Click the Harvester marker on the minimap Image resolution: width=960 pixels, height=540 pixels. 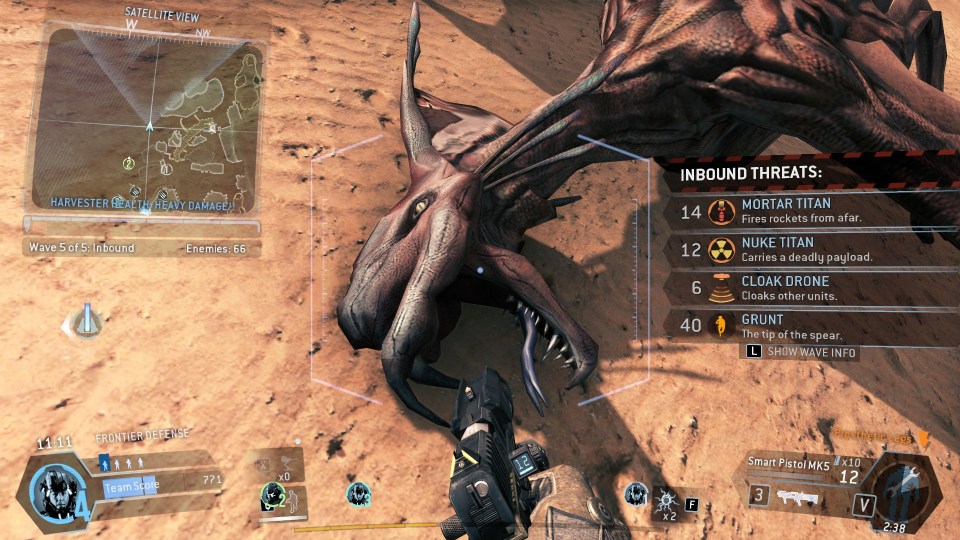pos(212,129)
